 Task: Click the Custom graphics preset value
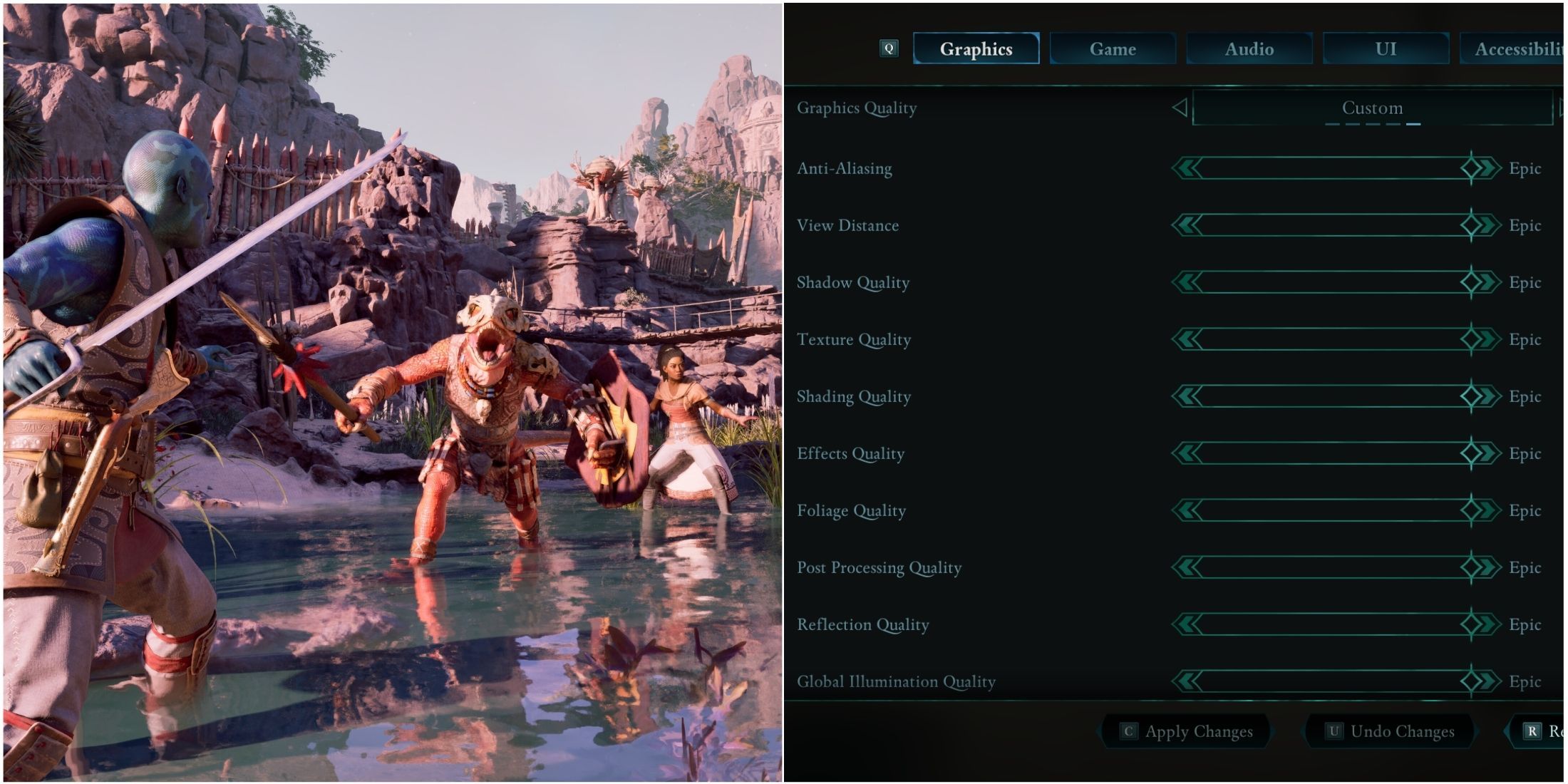tap(1372, 108)
